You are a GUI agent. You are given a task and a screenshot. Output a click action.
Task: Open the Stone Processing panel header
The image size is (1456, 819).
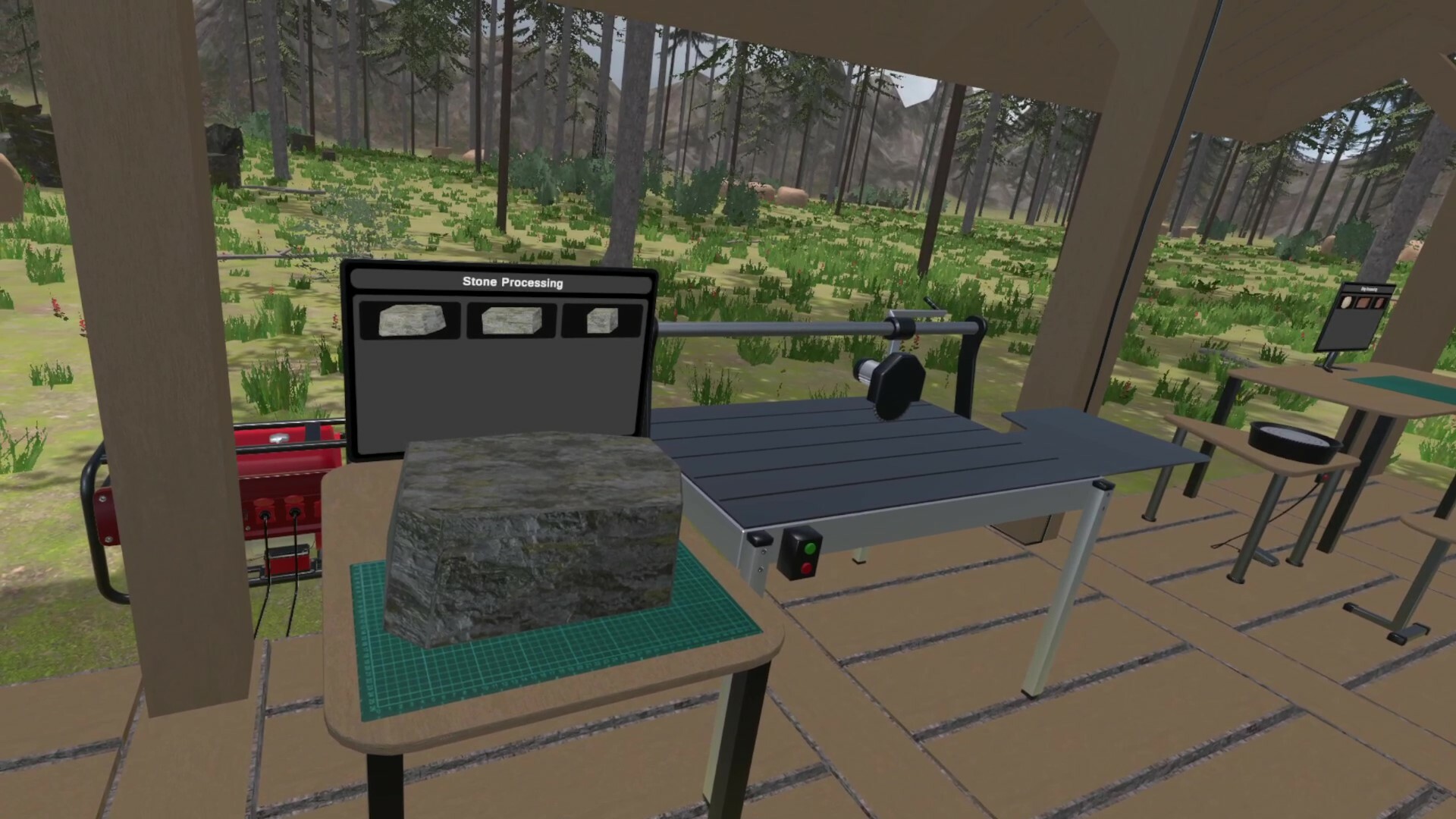(513, 282)
